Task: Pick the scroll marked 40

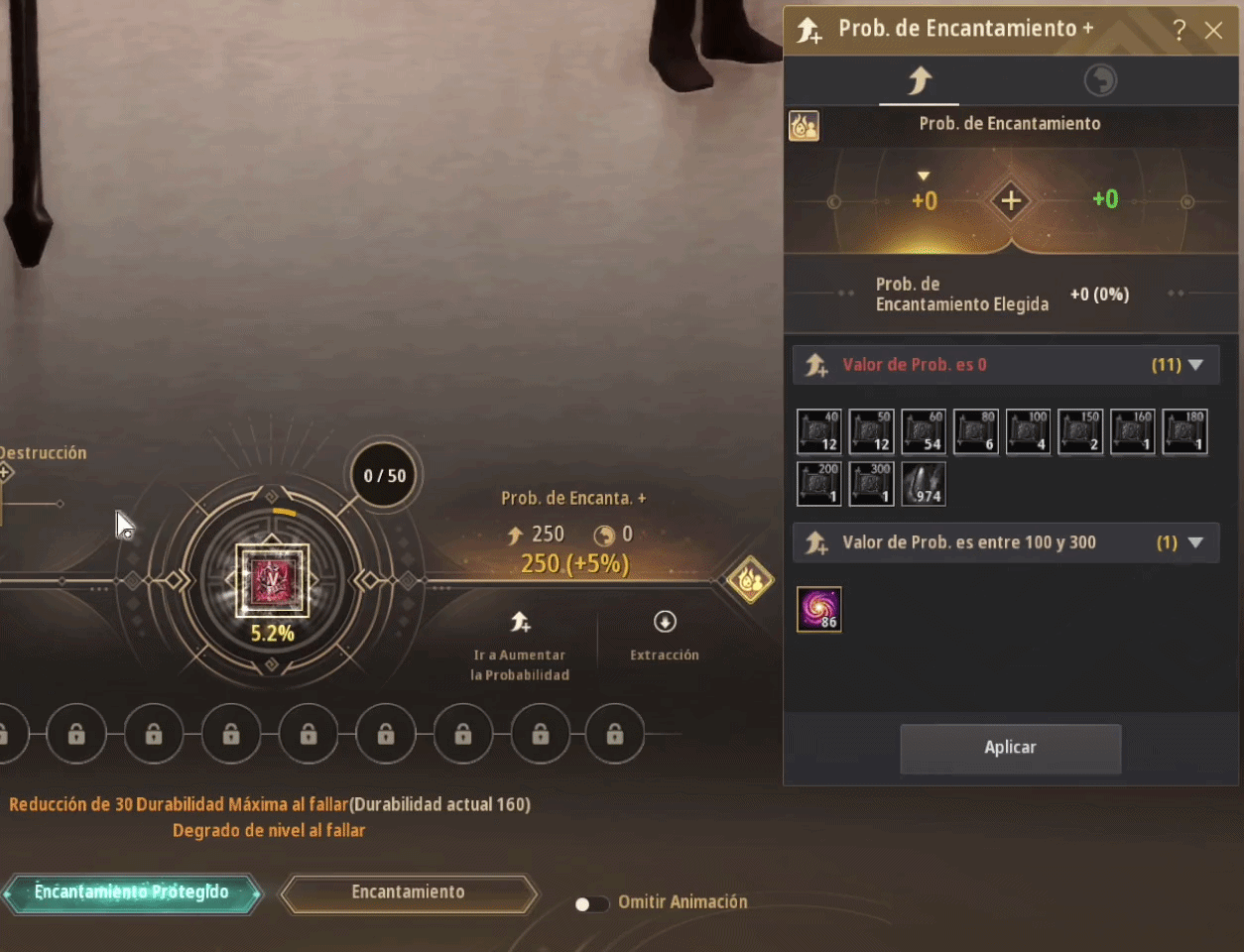Action: (819, 431)
